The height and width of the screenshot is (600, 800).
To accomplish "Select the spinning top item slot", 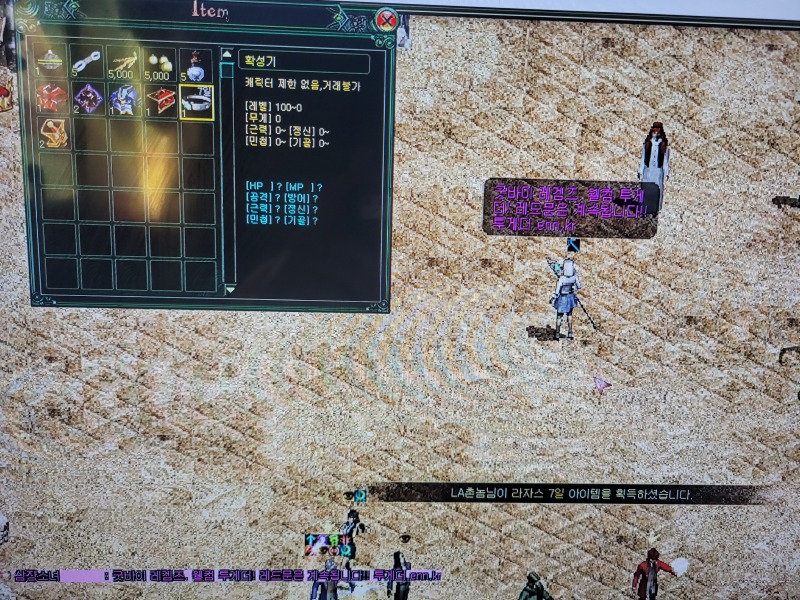I will point(50,61).
